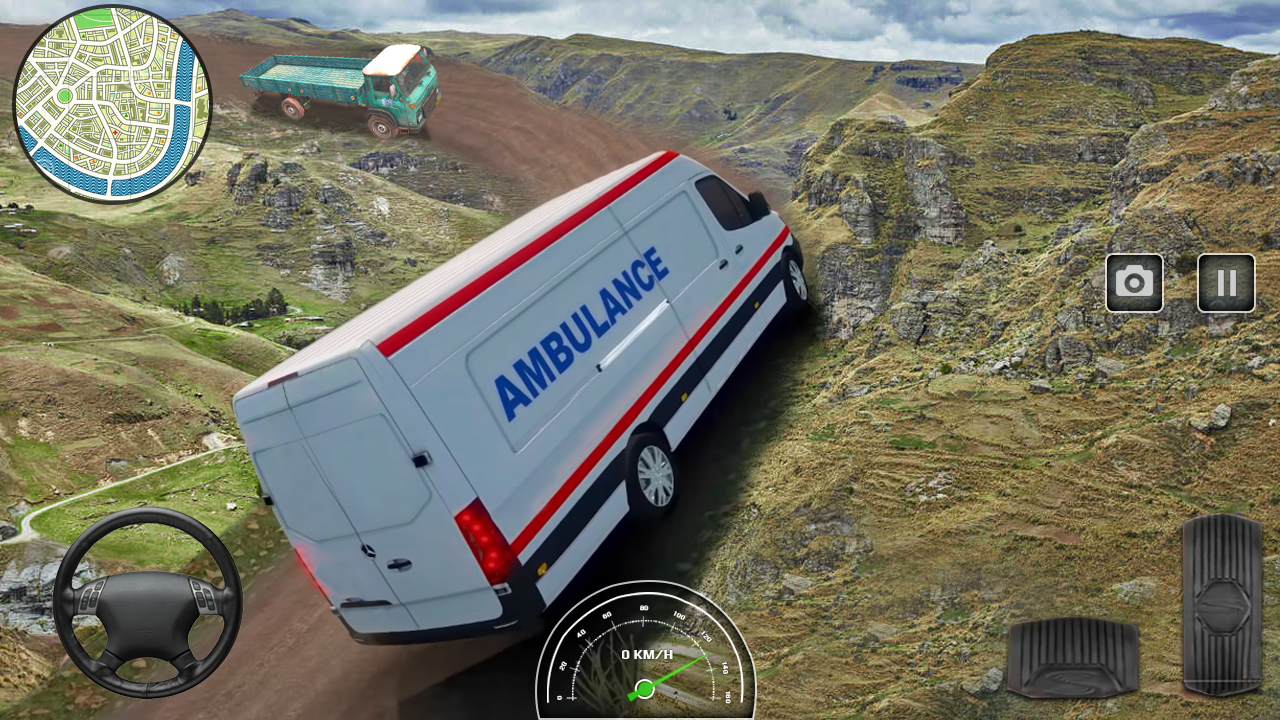
Task: Toggle game pause with the pause button
Action: [1226, 283]
